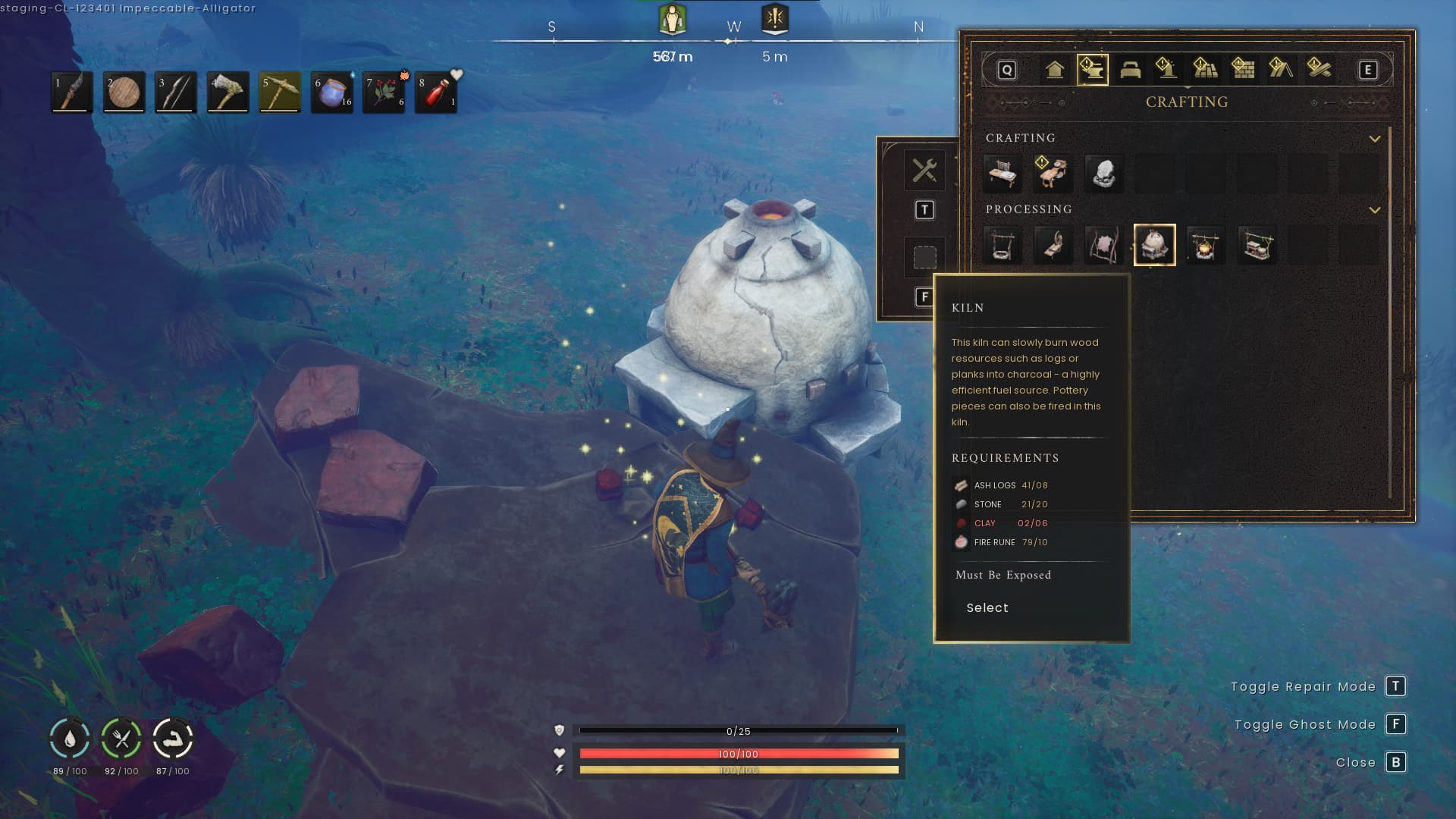Switch to the house category tab
Viewport: 1456px width, 819px height.
pyautogui.click(x=1054, y=70)
